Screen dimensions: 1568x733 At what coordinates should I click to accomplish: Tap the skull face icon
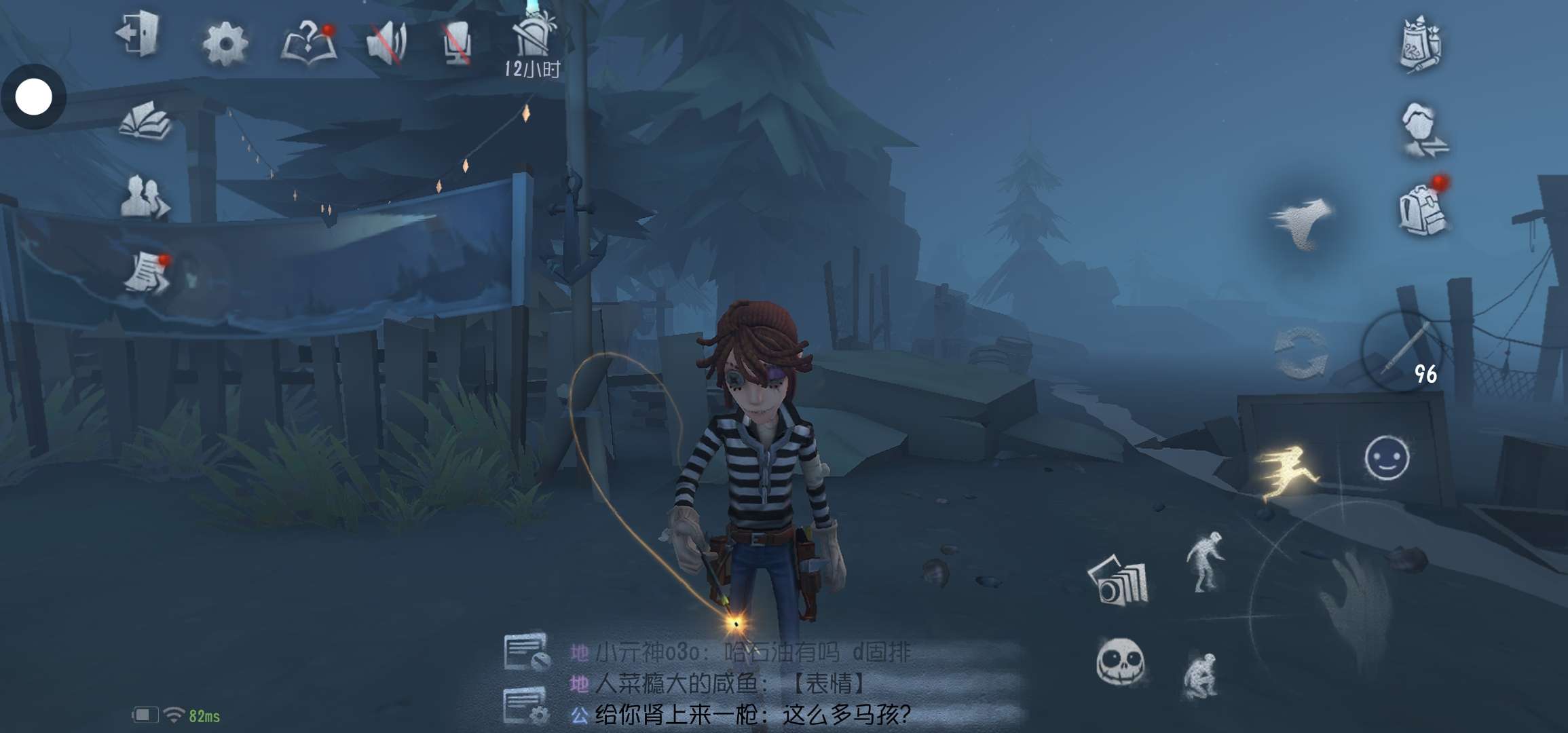(1120, 662)
